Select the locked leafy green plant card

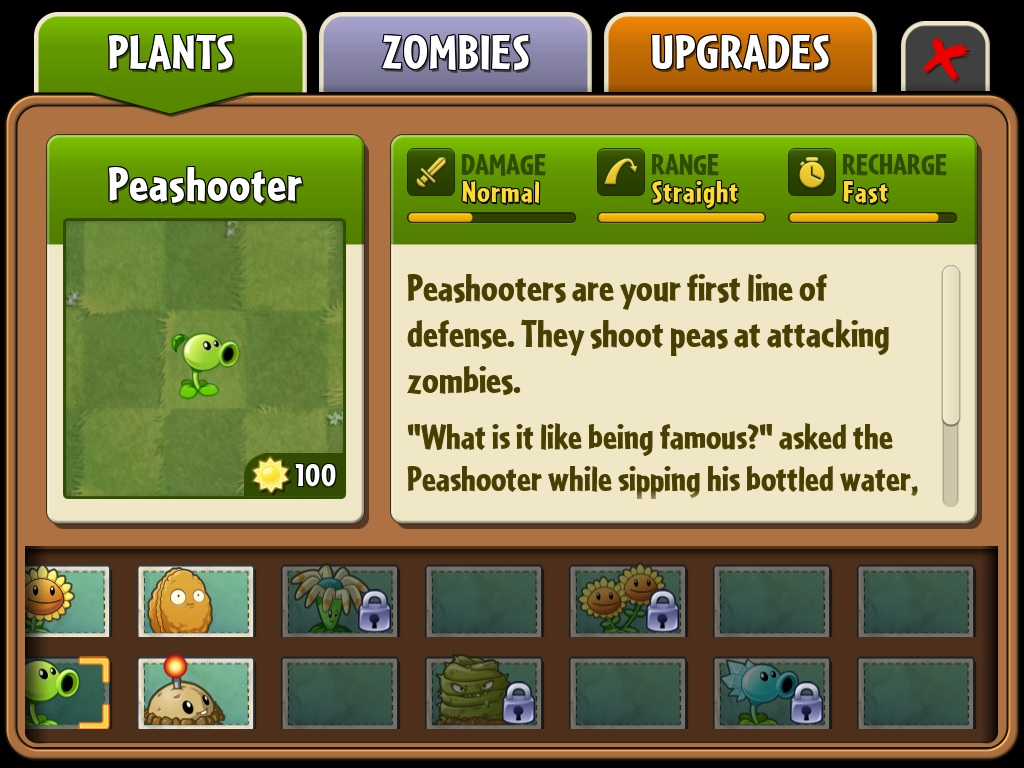484,692
